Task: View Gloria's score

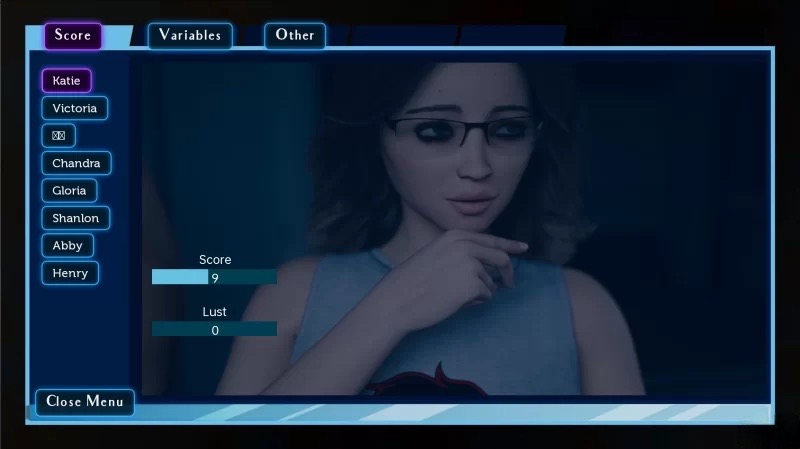Action: 69,190
